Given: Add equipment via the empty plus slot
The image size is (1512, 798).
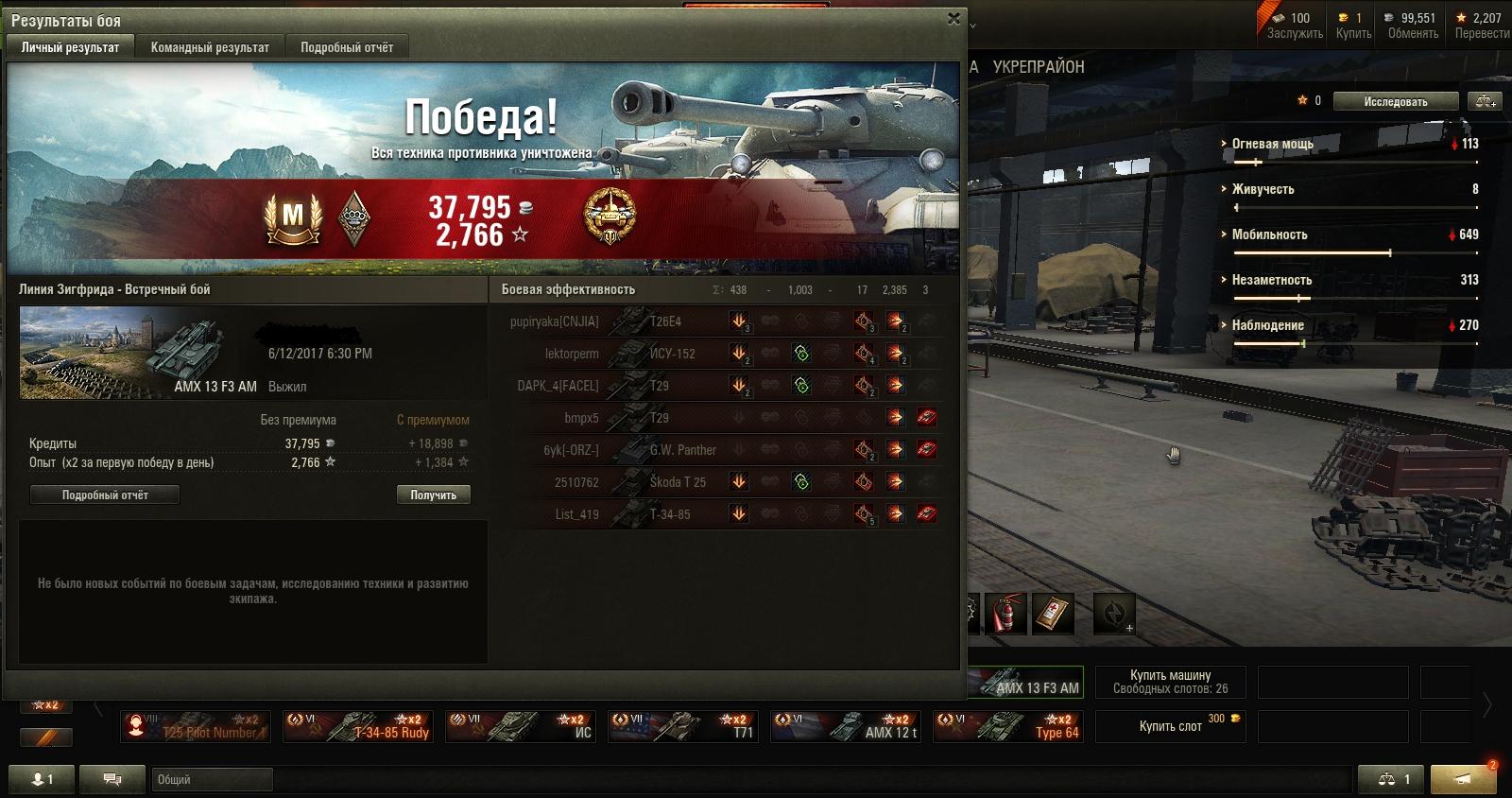Looking at the screenshot, I should point(1113,615).
